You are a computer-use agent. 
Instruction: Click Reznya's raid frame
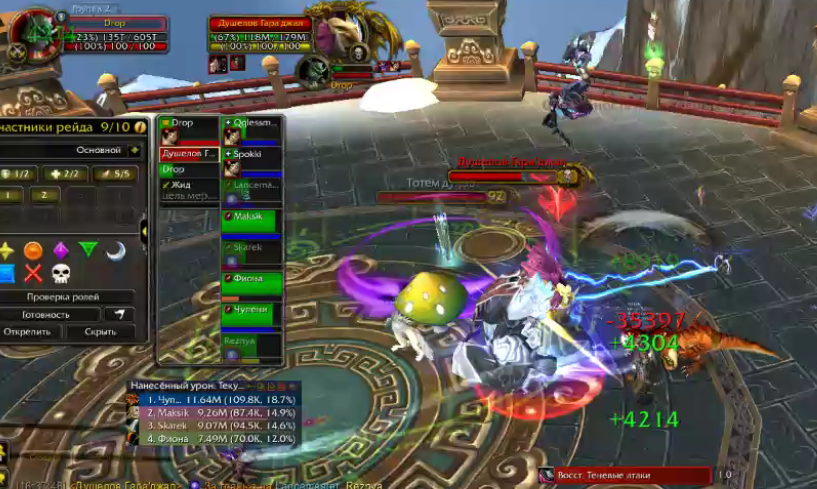point(251,346)
